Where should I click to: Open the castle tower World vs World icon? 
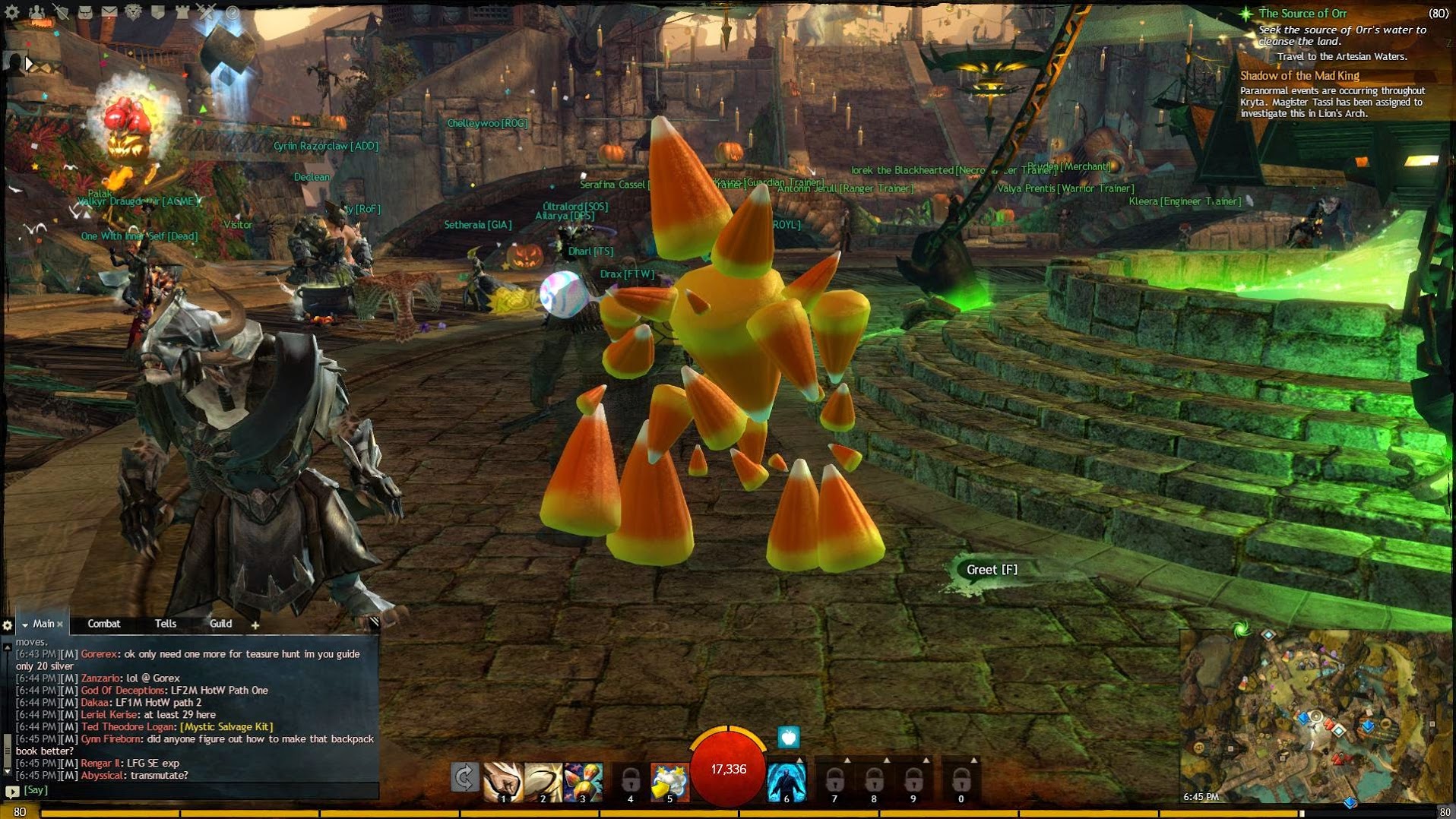[182, 12]
